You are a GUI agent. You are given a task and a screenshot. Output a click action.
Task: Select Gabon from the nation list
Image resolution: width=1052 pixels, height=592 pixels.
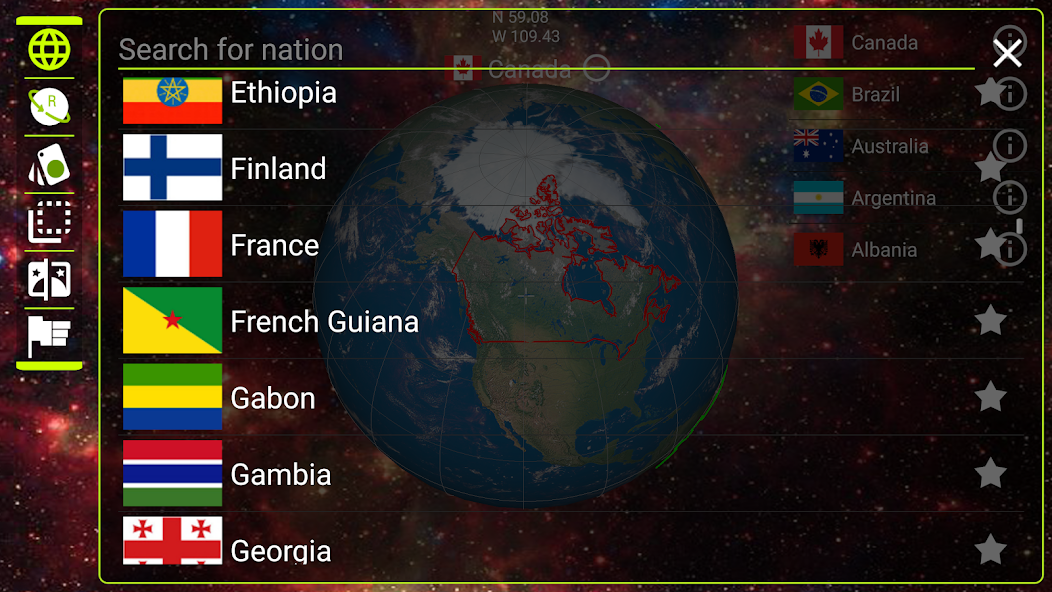272,398
